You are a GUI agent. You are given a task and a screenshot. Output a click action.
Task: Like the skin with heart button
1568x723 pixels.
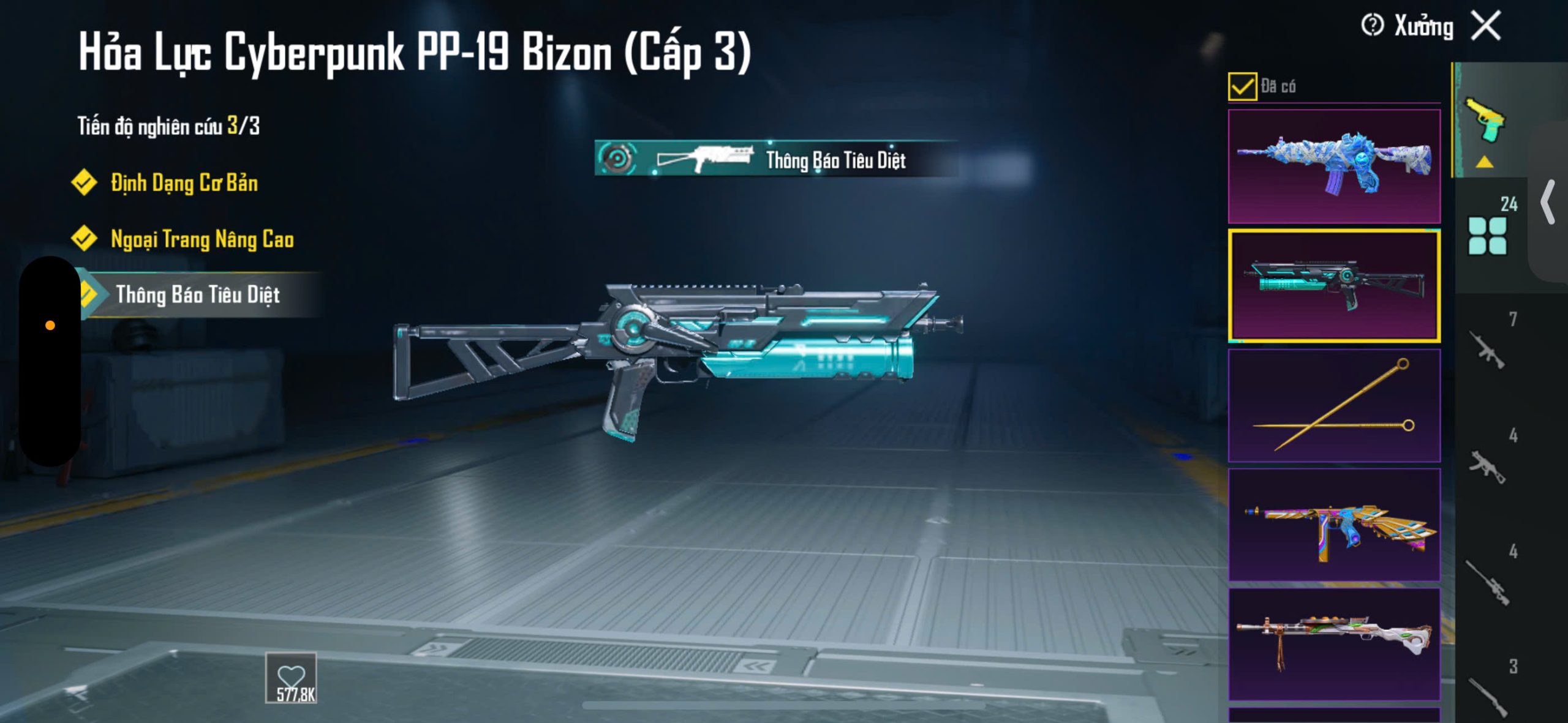click(291, 677)
